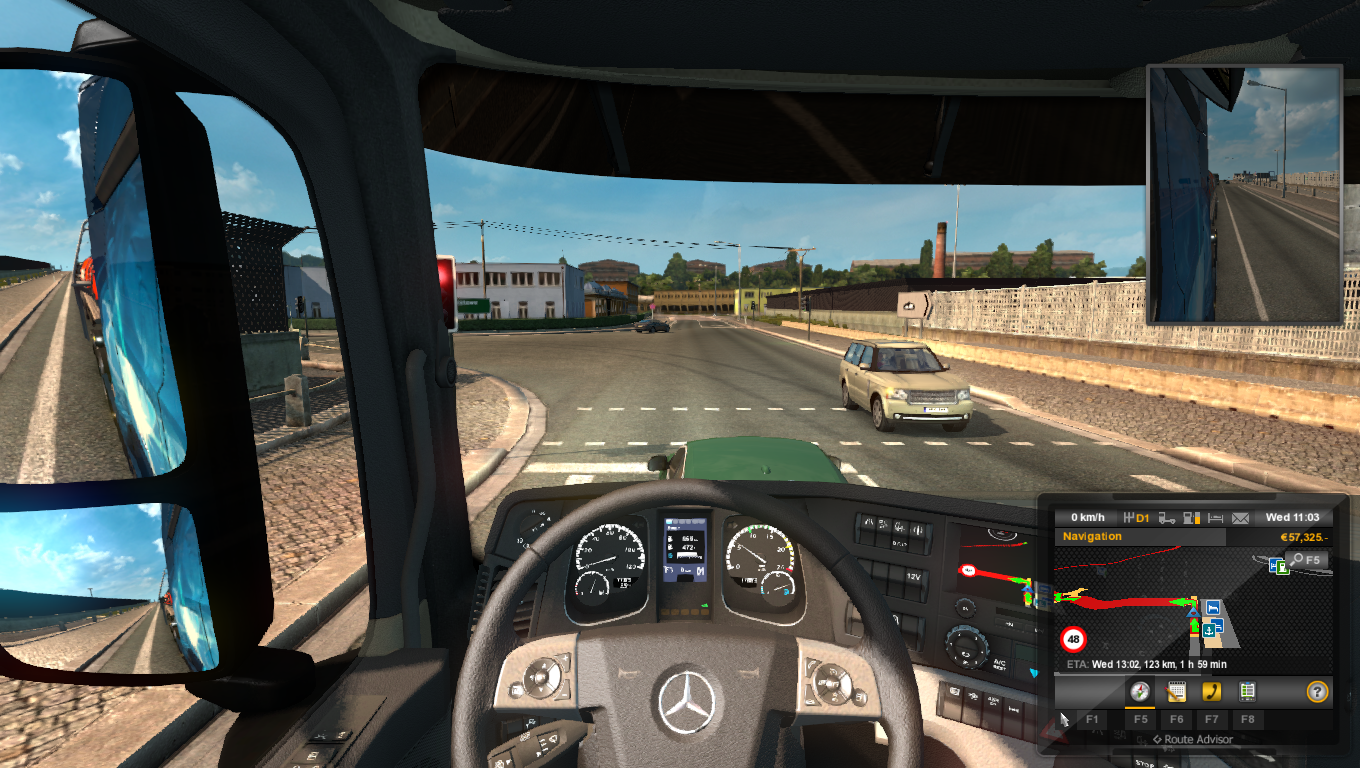Image resolution: width=1360 pixels, height=768 pixels.
Task: Click the truck icon next to the gear indicator
Action: [x=1167, y=517]
